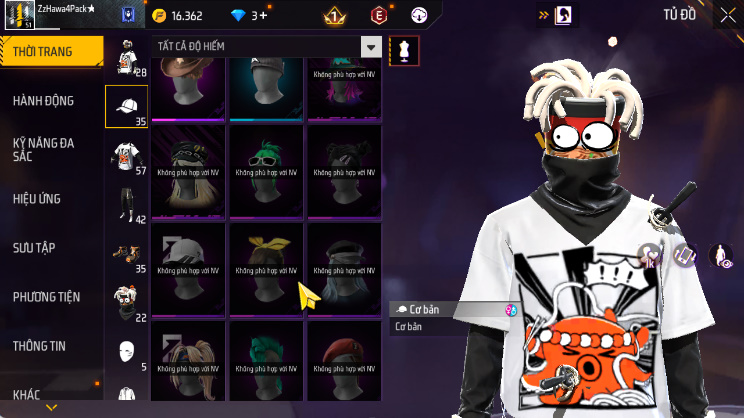The height and width of the screenshot is (418, 744).
Task: Expand the Tất Cả Độ Hiếm rarity dropdown
Action: pyautogui.click(x=371, y=47)
